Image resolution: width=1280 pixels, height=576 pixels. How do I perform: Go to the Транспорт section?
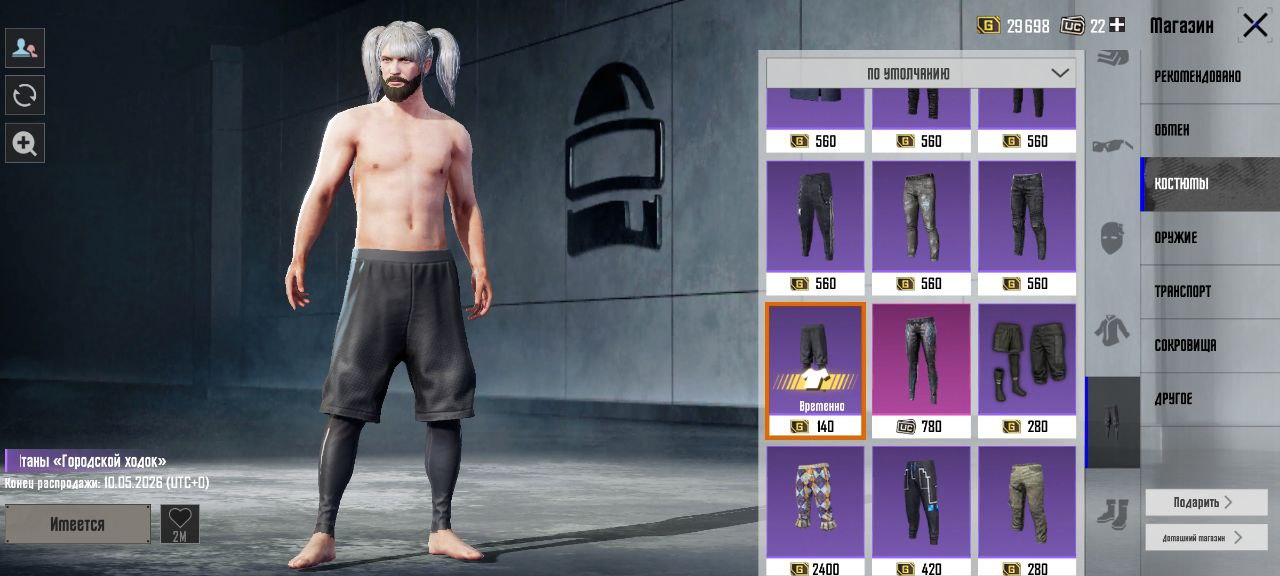(x=1183, y=292)
